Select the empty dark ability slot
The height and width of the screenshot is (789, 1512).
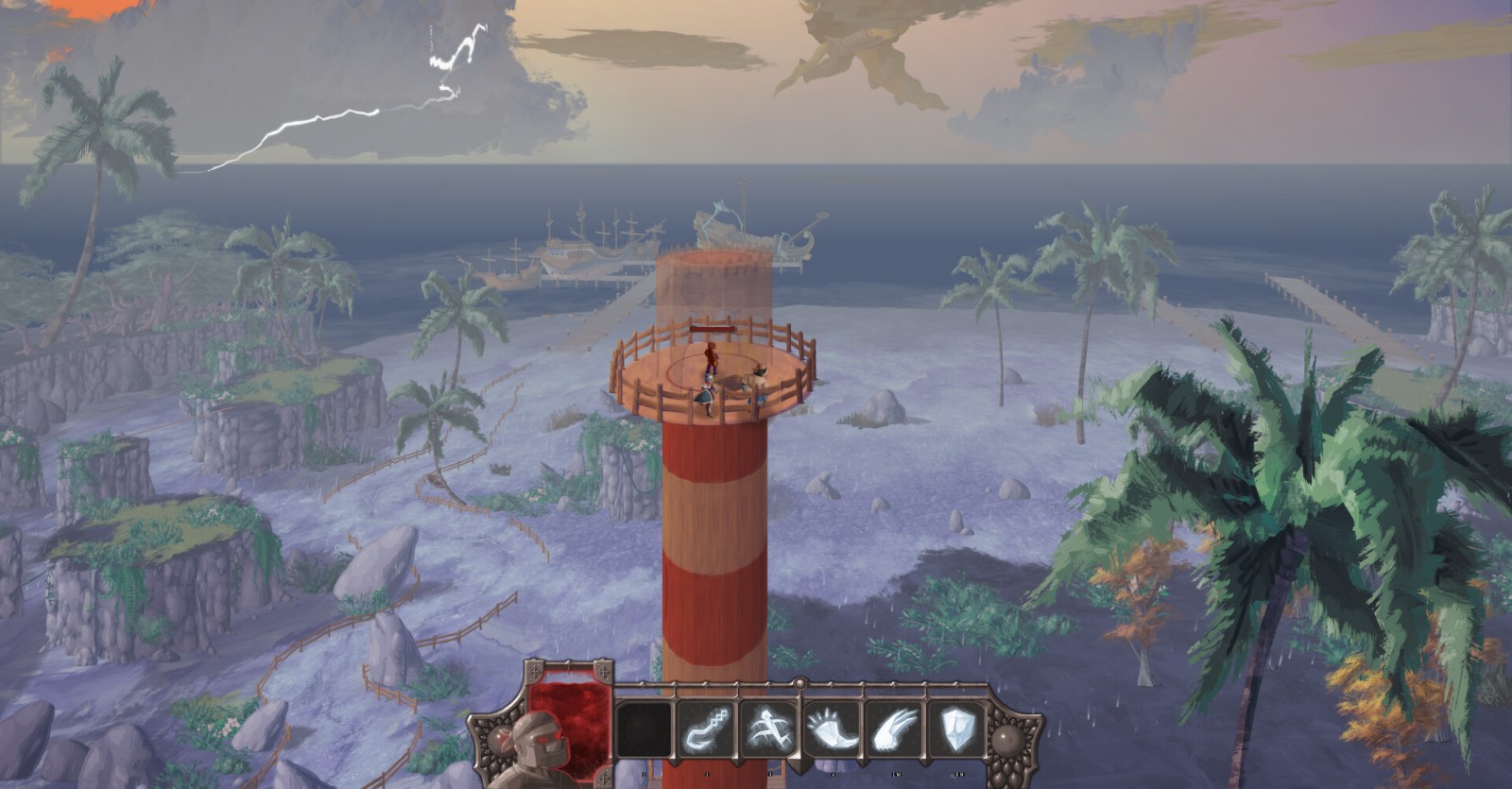click(x=644, y=729)
